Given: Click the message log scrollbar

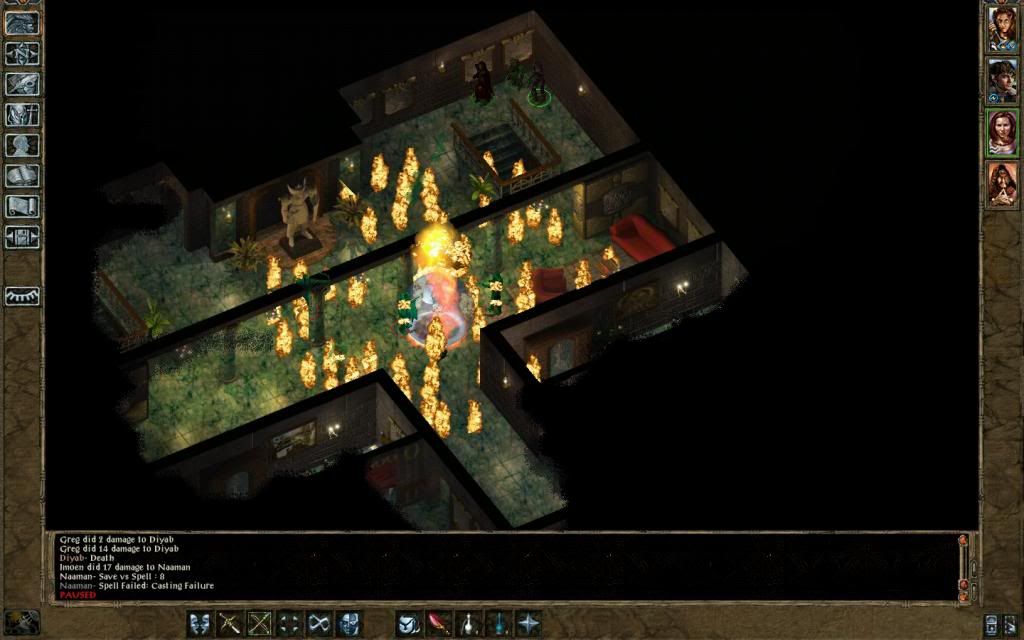Looking at the screenshot, I should 964,566.
